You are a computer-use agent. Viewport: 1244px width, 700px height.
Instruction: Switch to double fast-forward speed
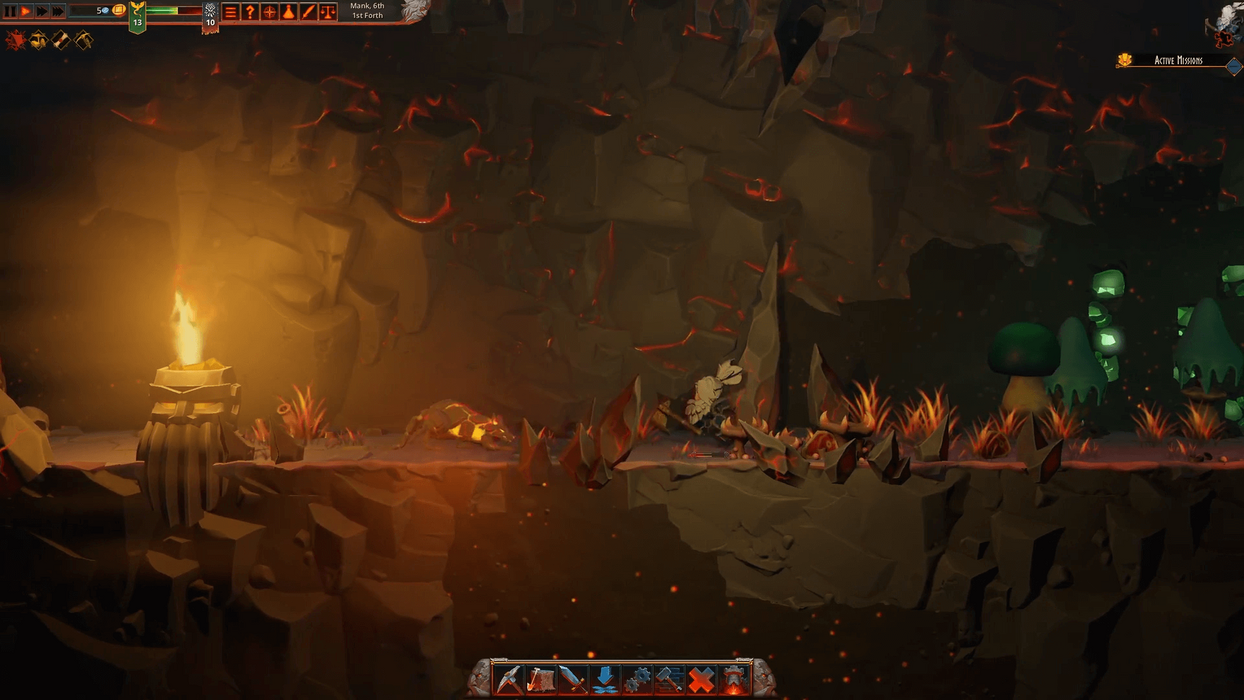[x=42, y=11]
